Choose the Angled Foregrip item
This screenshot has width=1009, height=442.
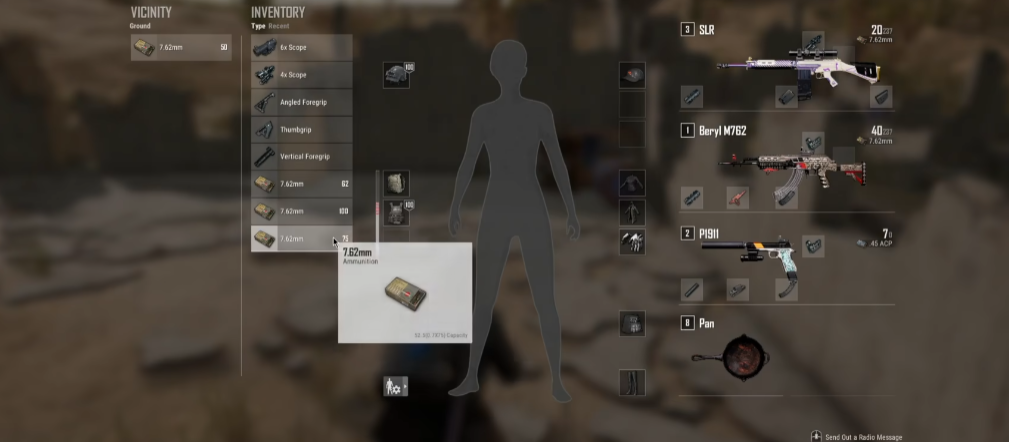click(301, 102)
